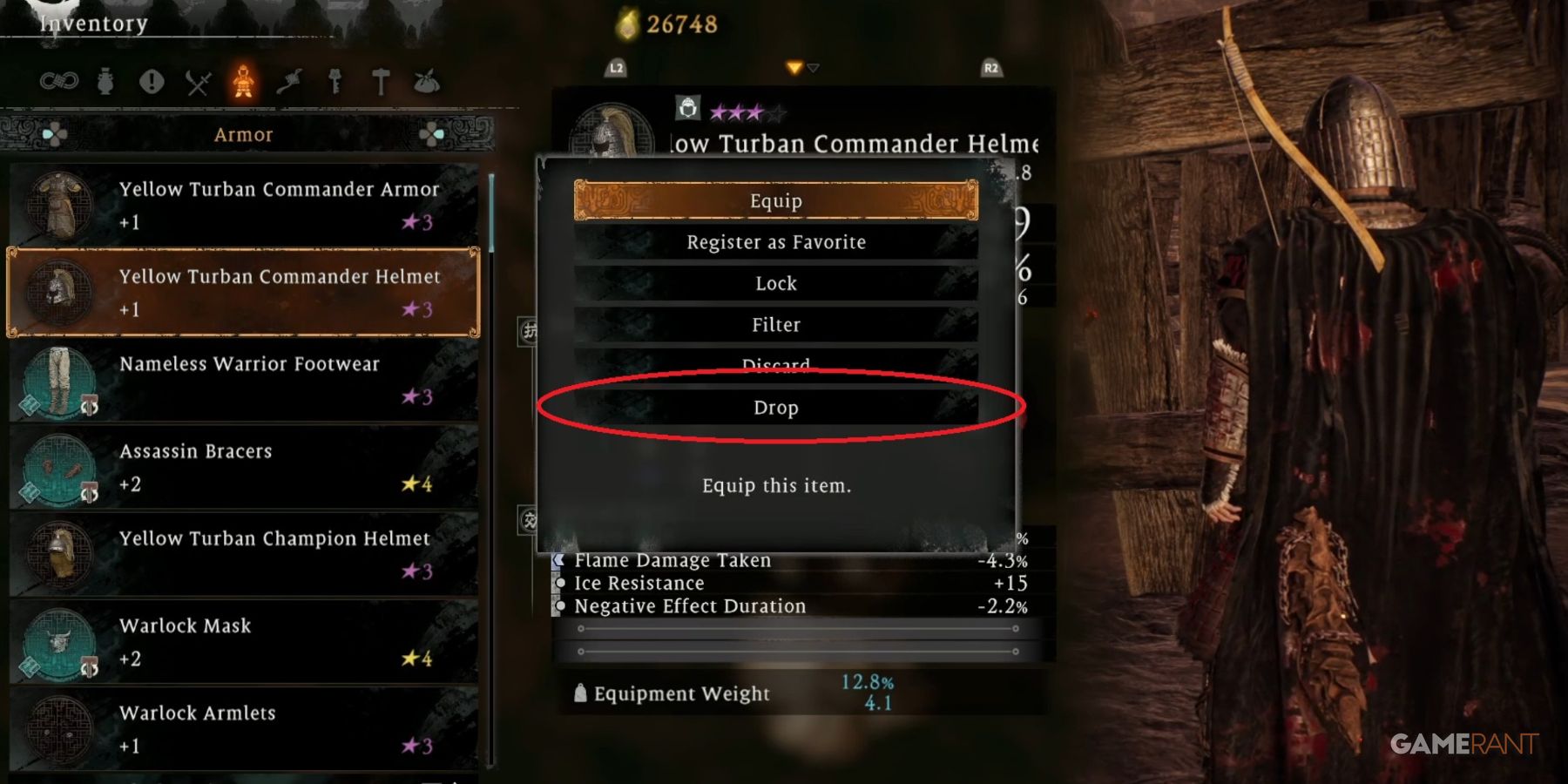This screenshot has height=784, width=1568.
Task: Click the key items exclamation icon
Action: 151,80
